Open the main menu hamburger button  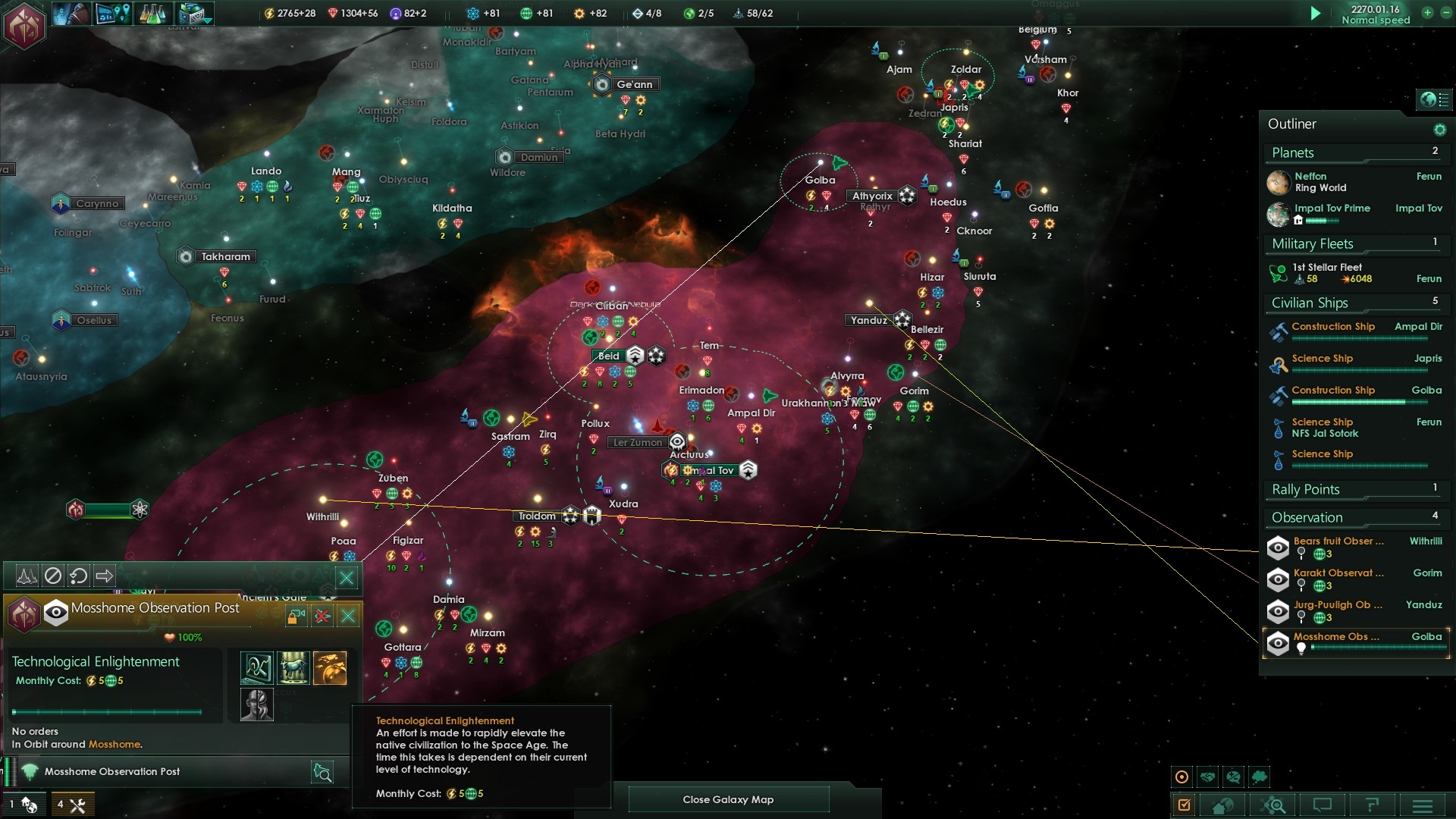[x=1423, y=805]
